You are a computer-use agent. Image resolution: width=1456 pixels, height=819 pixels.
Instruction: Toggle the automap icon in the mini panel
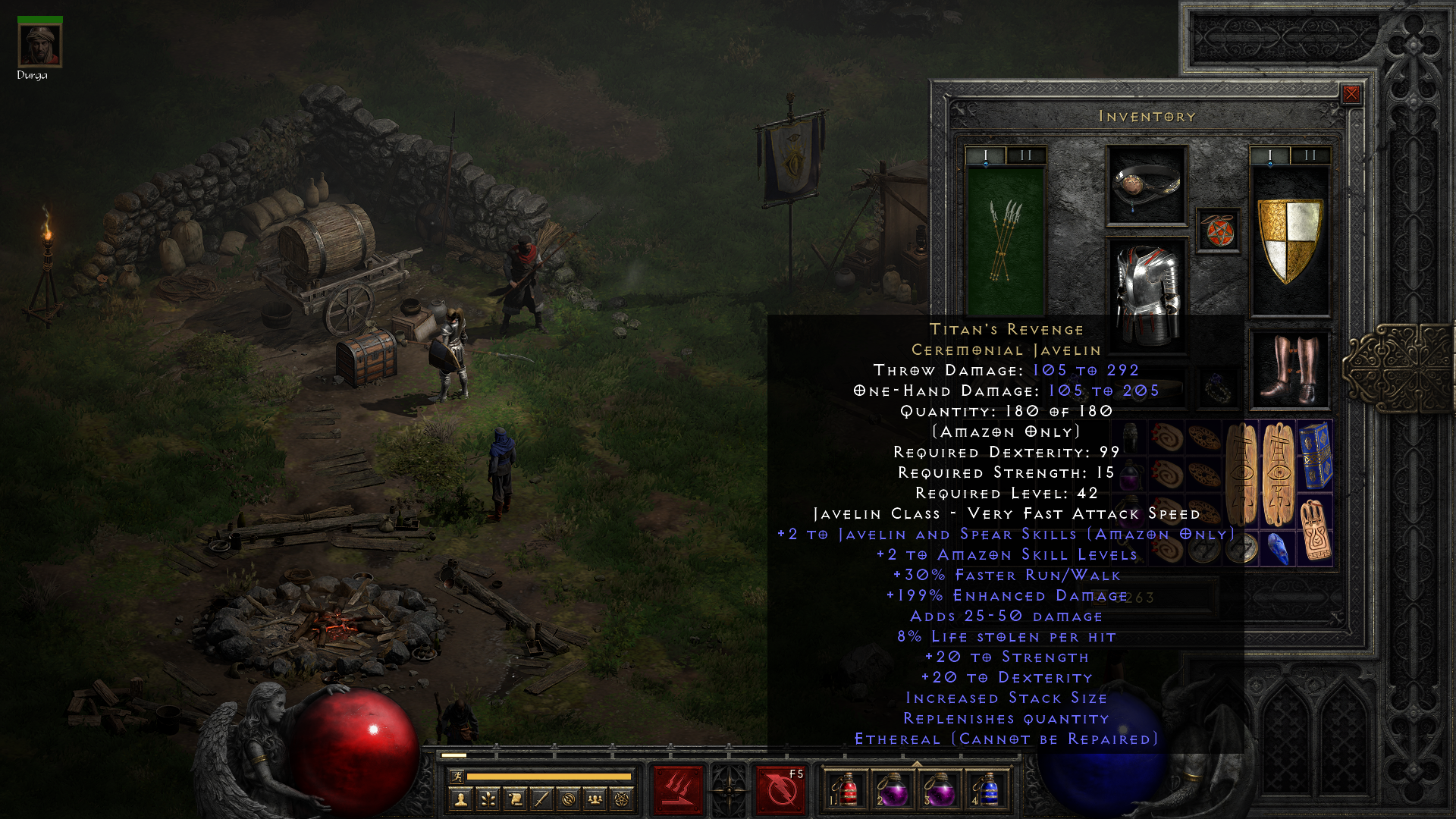(x=568, y=799)
